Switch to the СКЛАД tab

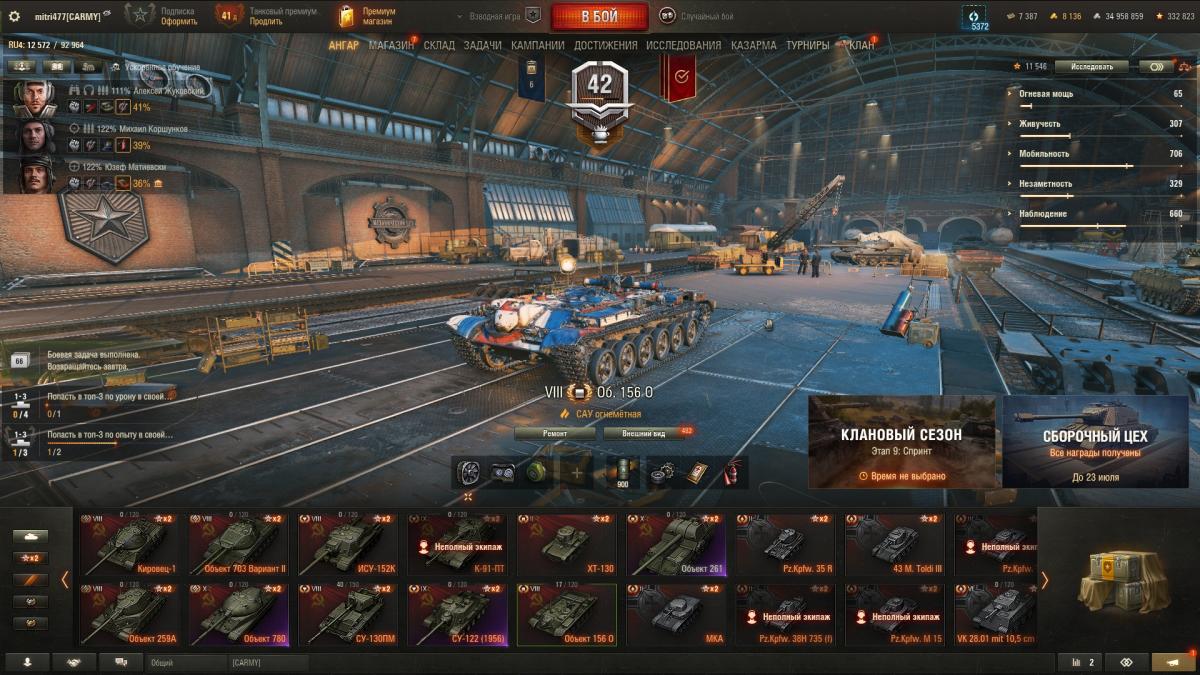(439, 45)
